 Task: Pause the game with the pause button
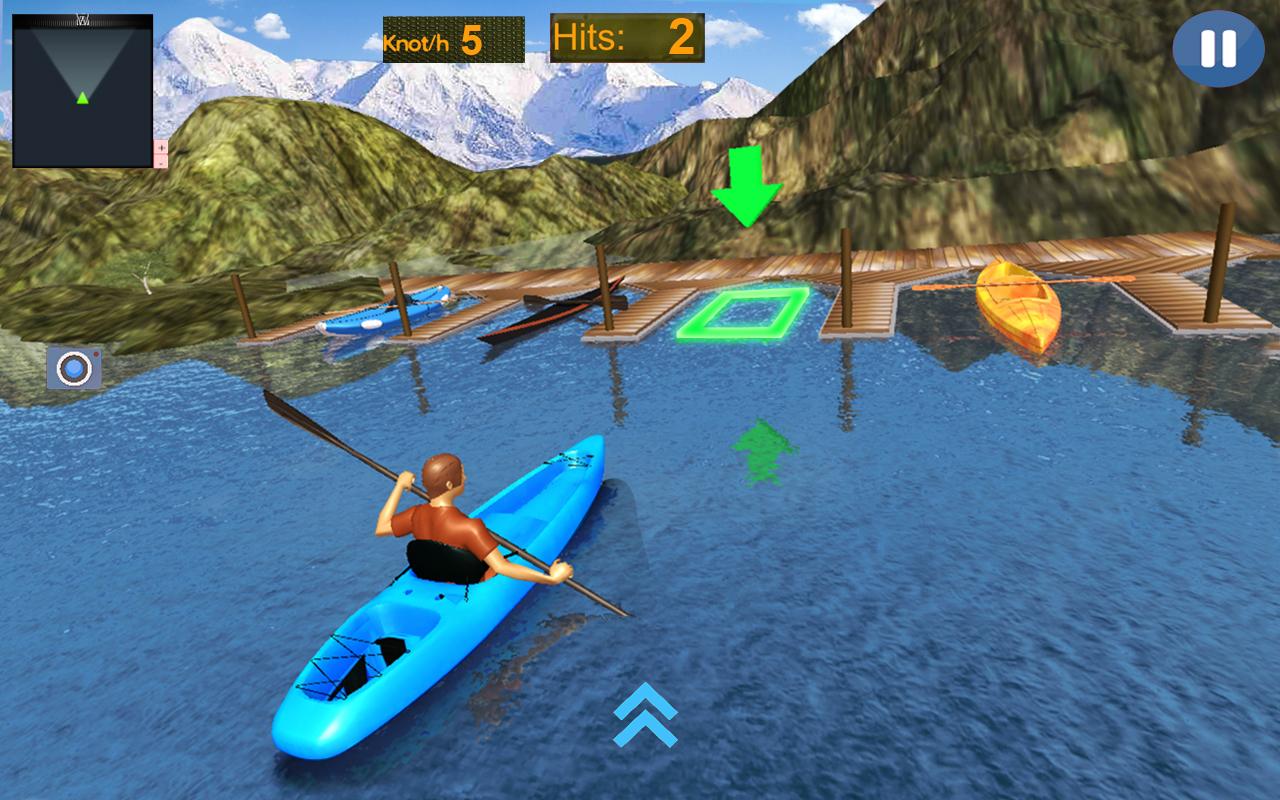tap(1218, 49)
